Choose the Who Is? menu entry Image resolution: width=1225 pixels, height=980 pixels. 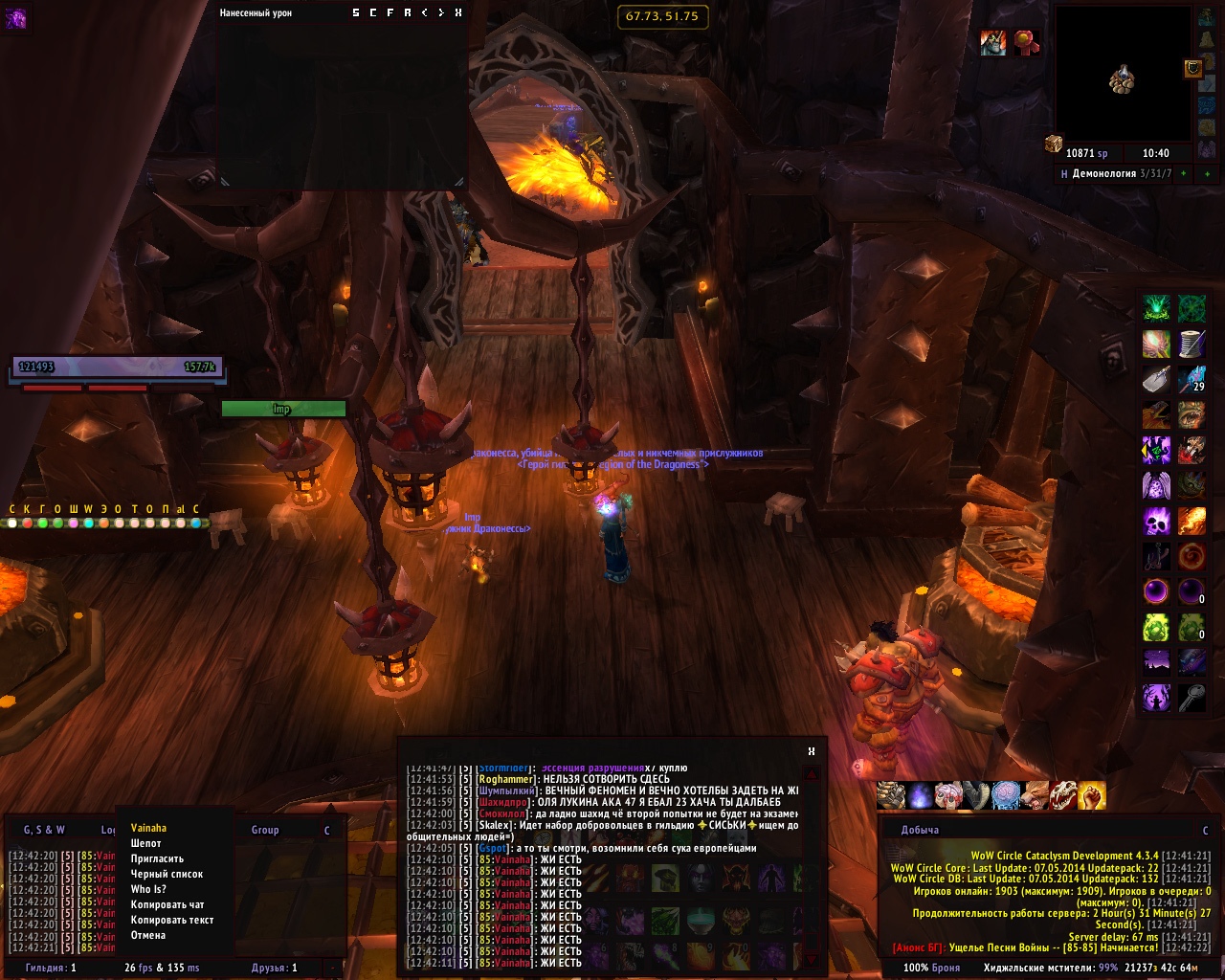(x=148, y=889)
